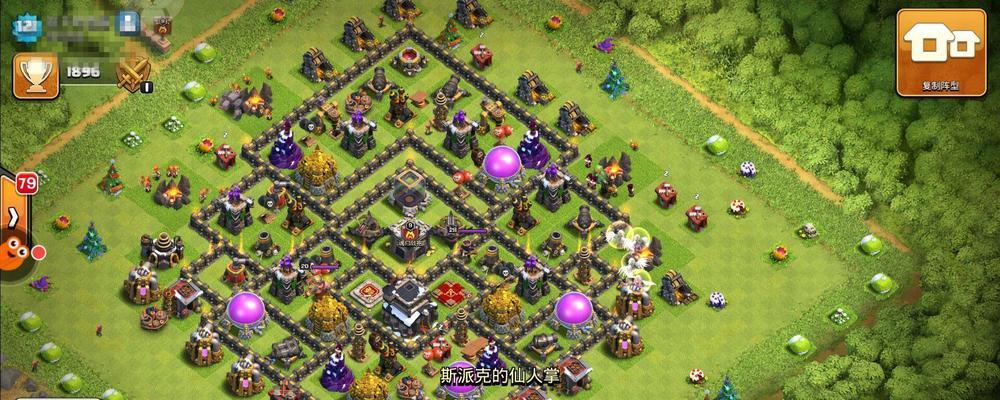The image size is (1000, 400).
Task: Click the orange mascot overlay icon
Action: (14, 250)
